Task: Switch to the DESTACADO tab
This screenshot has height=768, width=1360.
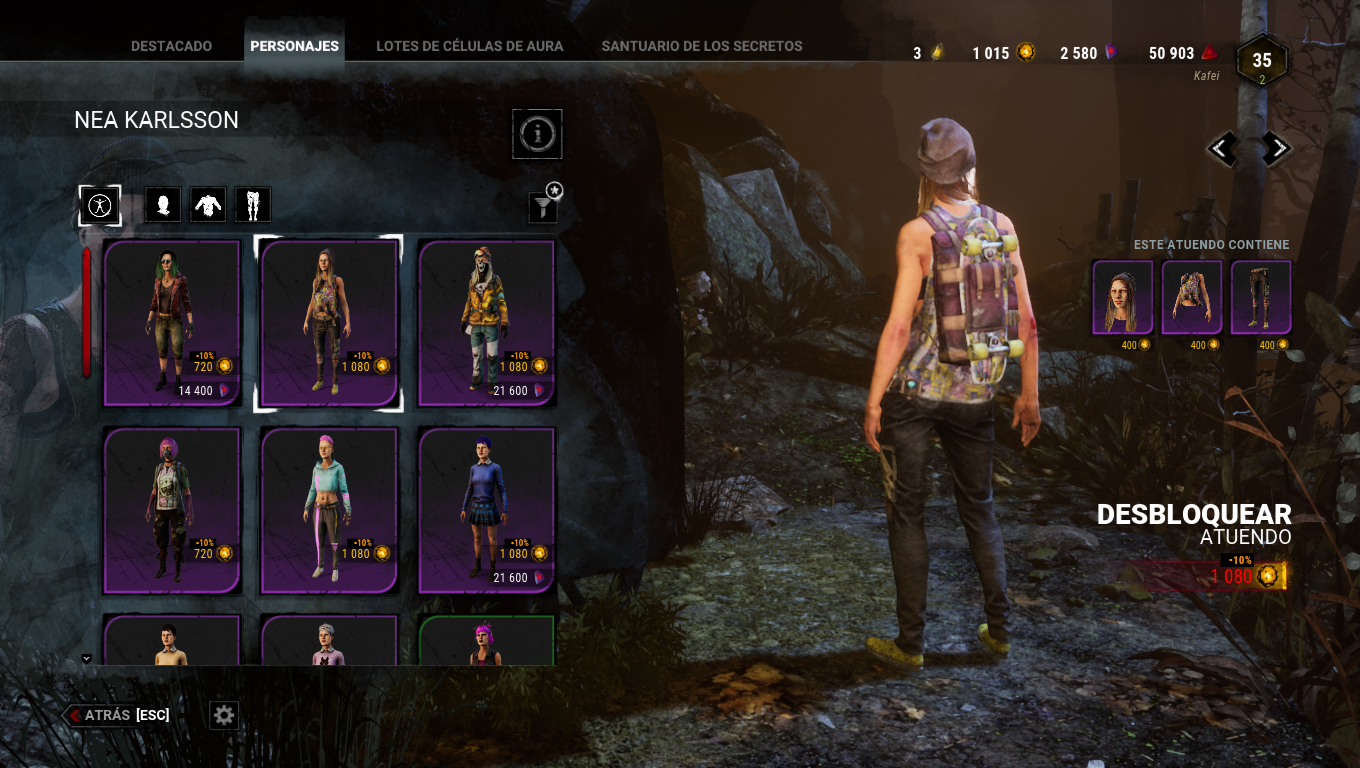Action: (170, 45)
